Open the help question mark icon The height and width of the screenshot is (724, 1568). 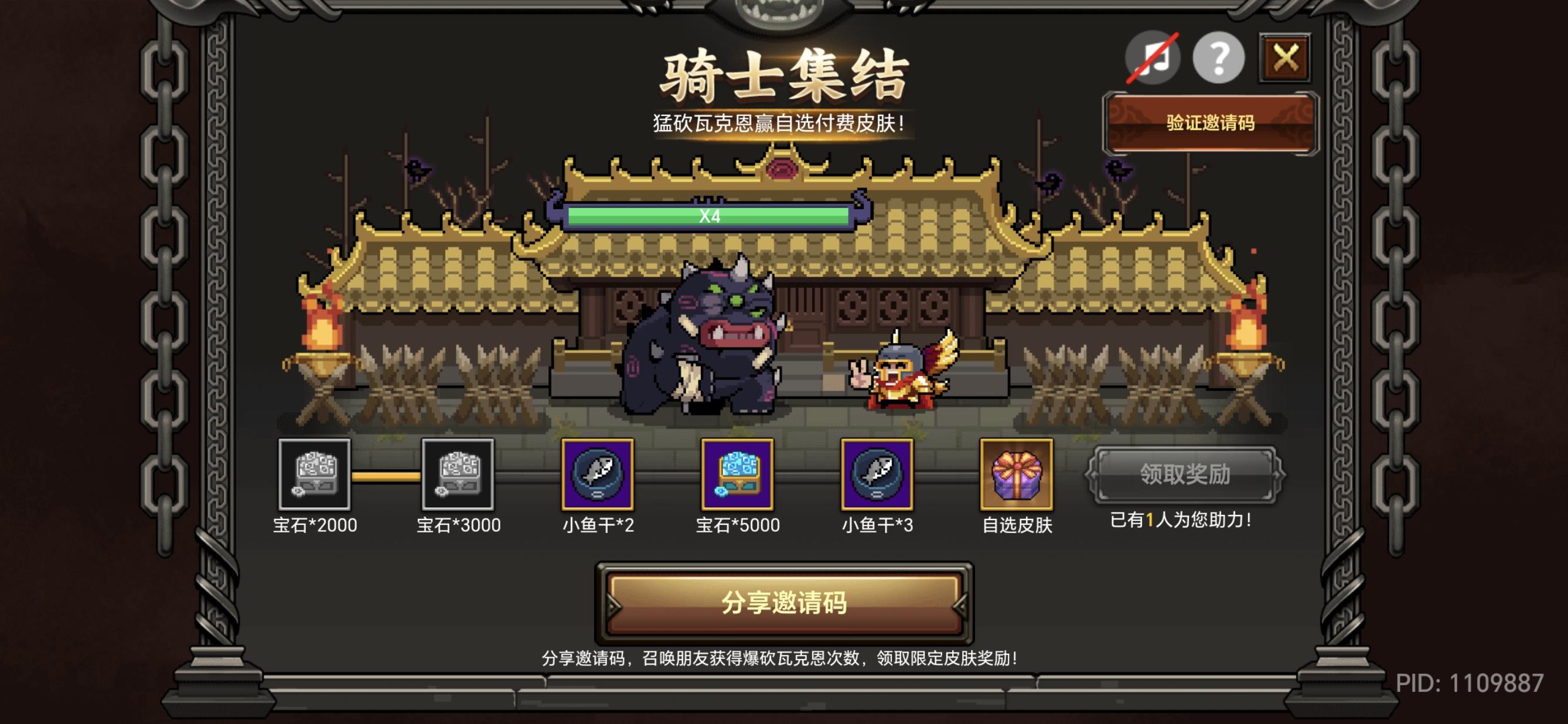1219,58
